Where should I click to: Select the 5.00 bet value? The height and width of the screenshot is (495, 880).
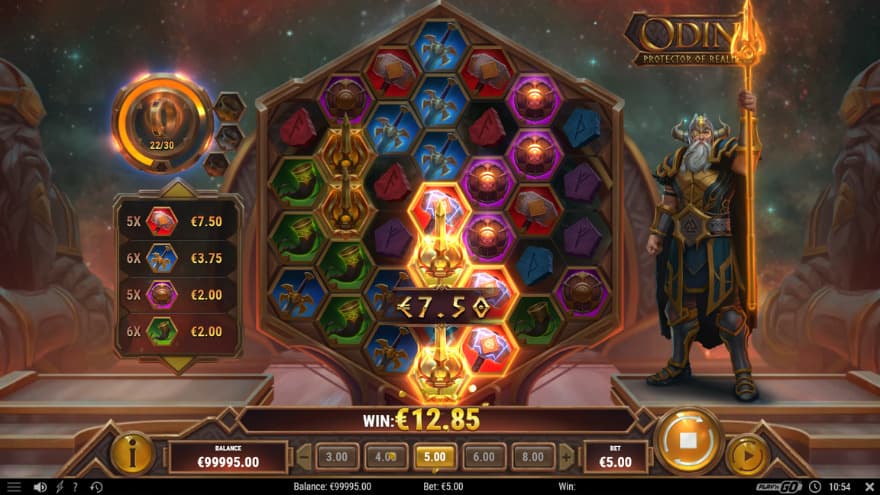434,457
